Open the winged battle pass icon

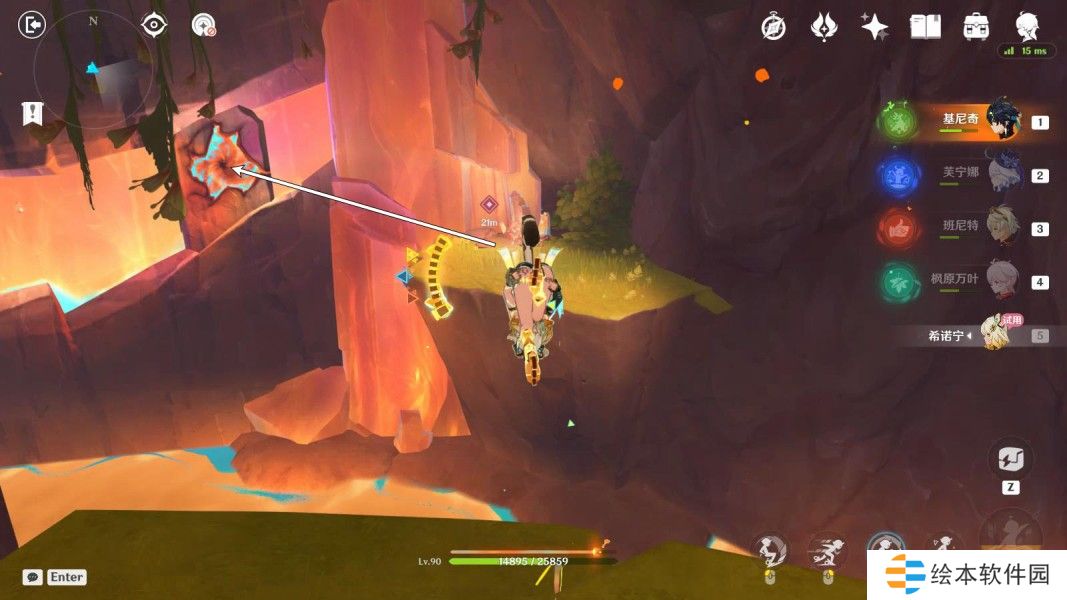tap(824, 27)
